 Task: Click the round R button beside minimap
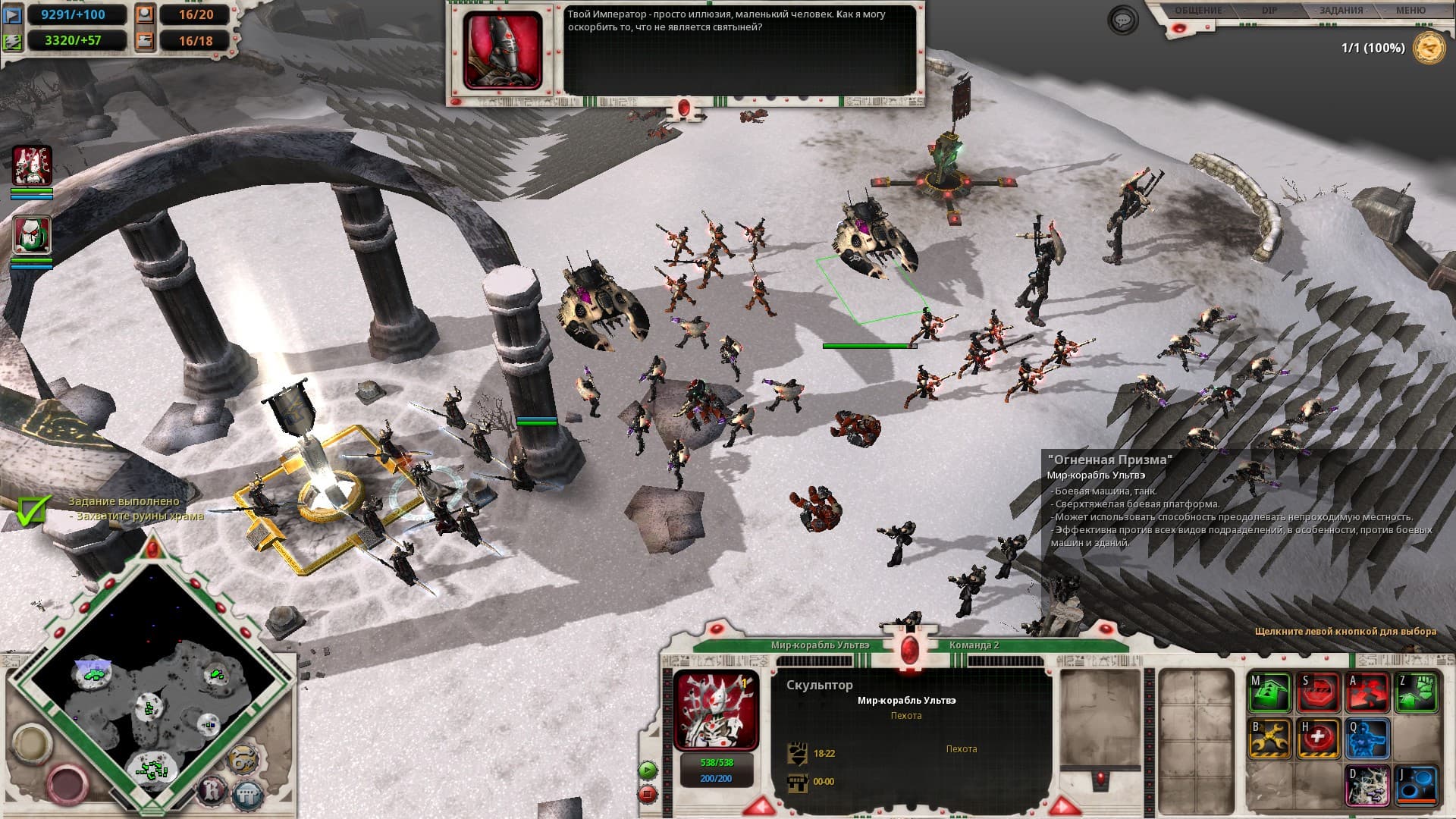211,792
